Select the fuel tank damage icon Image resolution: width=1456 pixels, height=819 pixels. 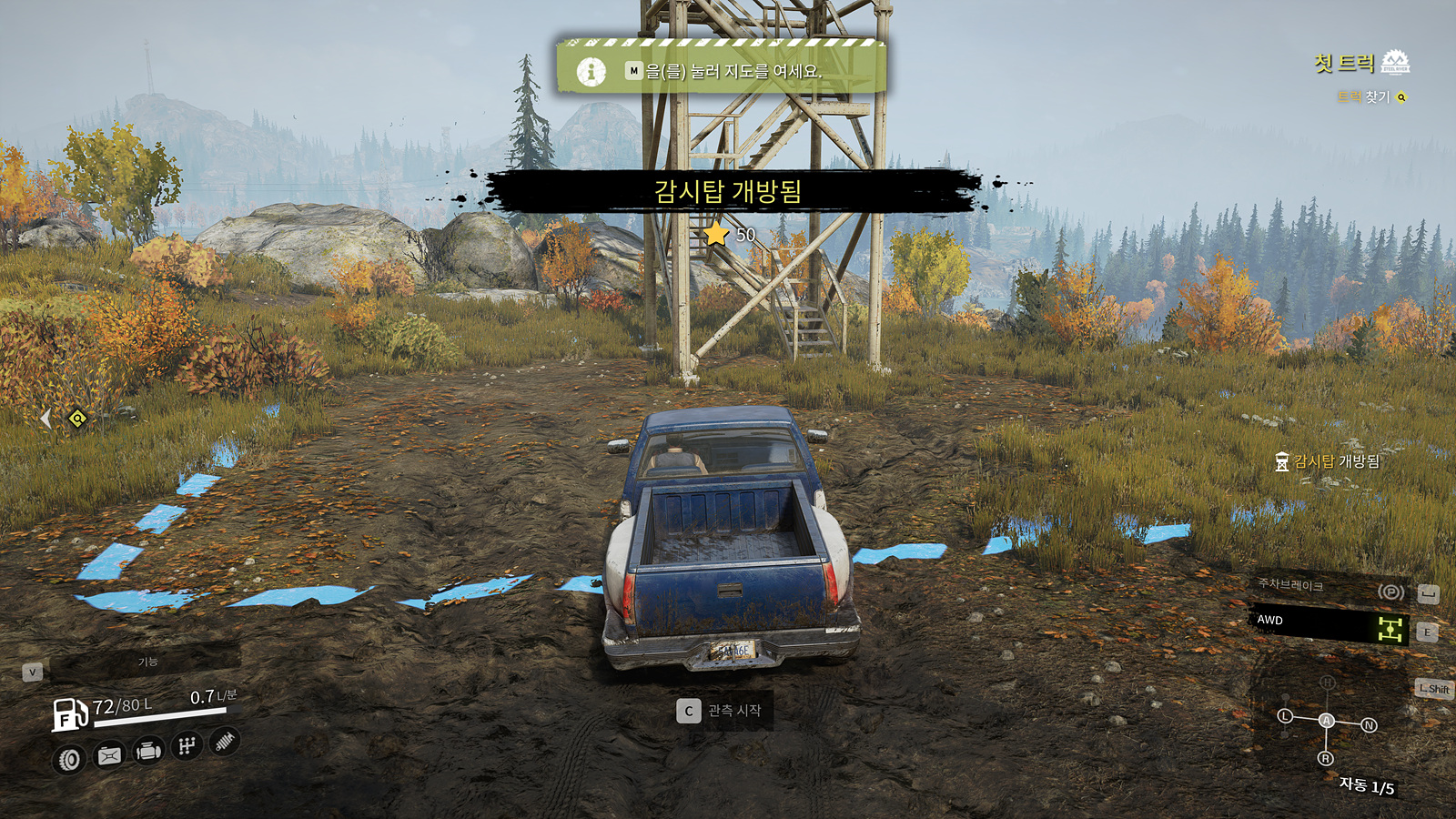[109, 755]
